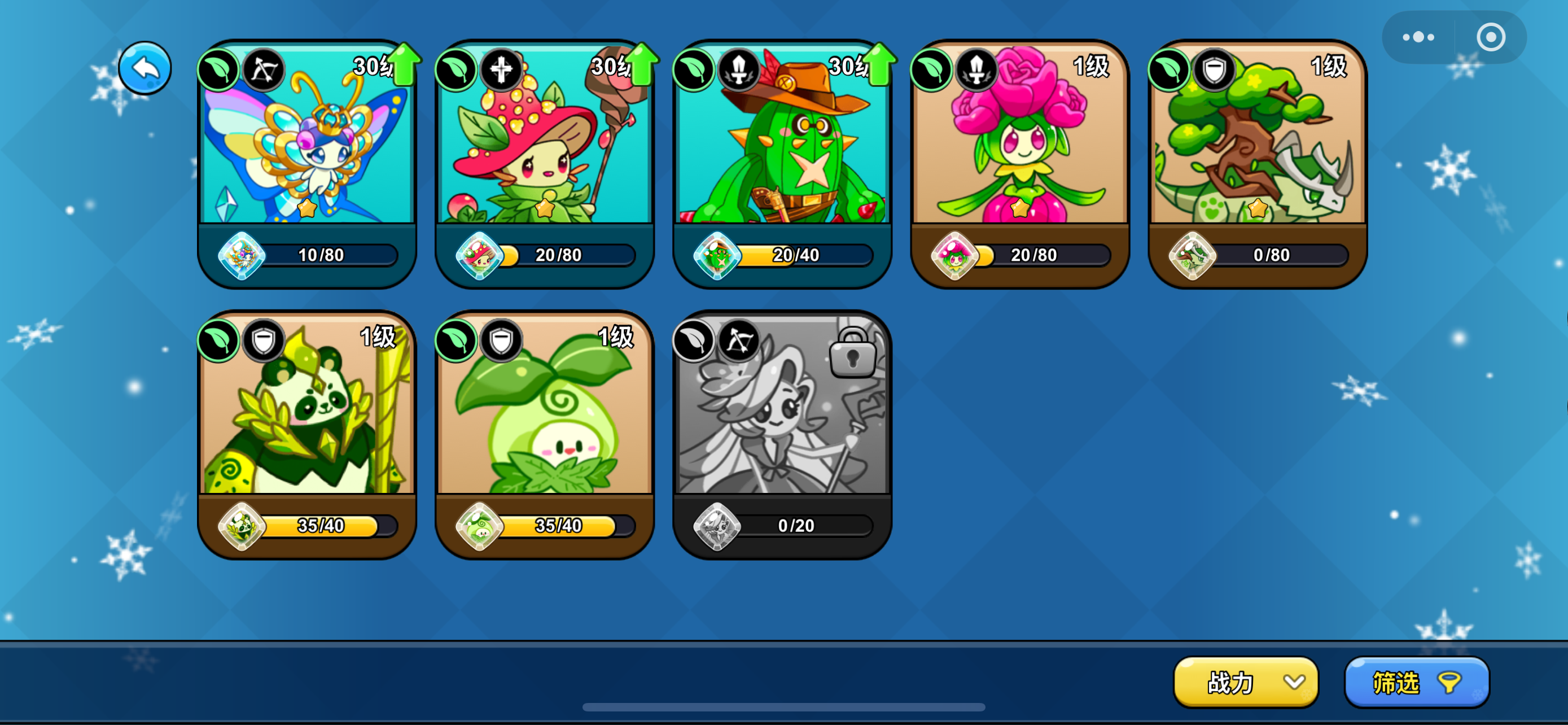The image size is (1568, 725).
Task: Tap the 筛选 filter button
Action: [x=1416, y=683]
